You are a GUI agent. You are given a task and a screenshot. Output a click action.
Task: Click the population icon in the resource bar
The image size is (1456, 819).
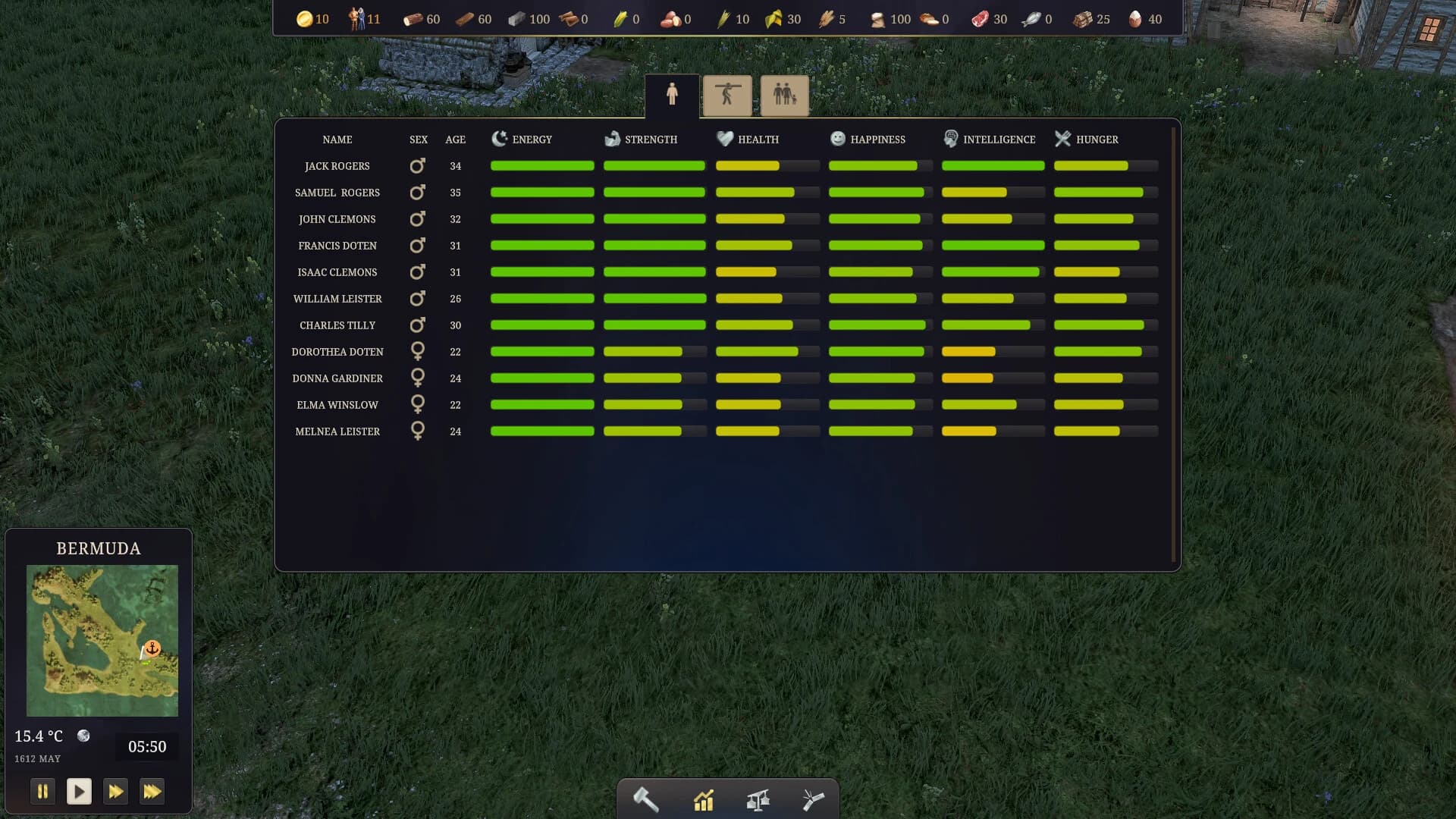[356, 19]
